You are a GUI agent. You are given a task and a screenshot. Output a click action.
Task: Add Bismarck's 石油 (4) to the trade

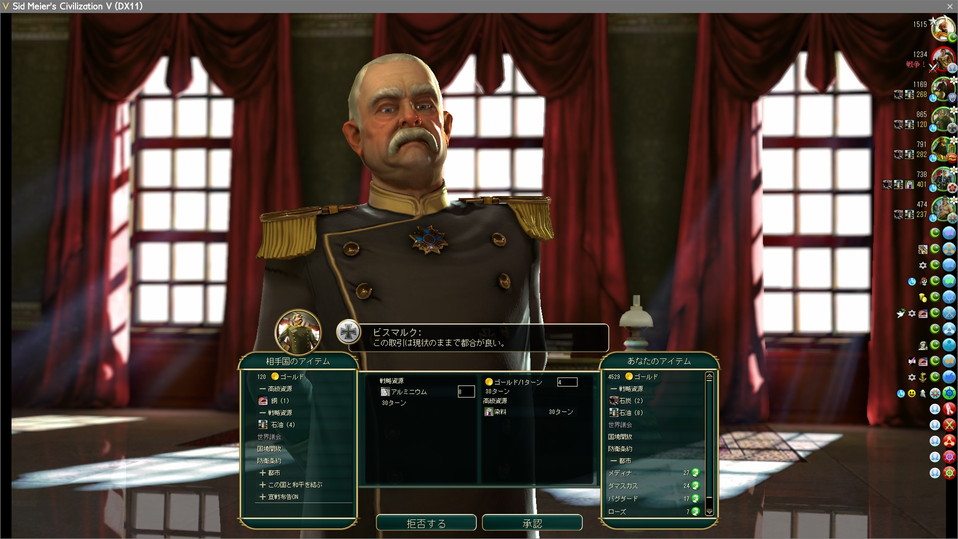(x=281, y=424)
